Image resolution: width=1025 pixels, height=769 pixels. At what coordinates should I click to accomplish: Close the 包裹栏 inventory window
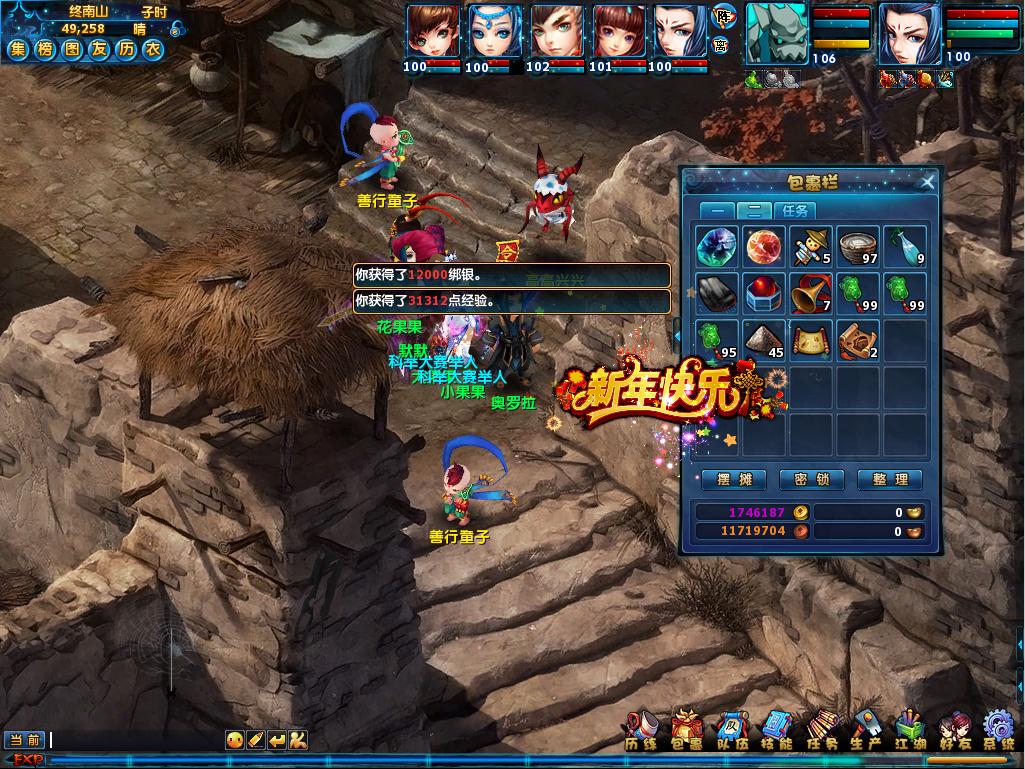point(927,182)
